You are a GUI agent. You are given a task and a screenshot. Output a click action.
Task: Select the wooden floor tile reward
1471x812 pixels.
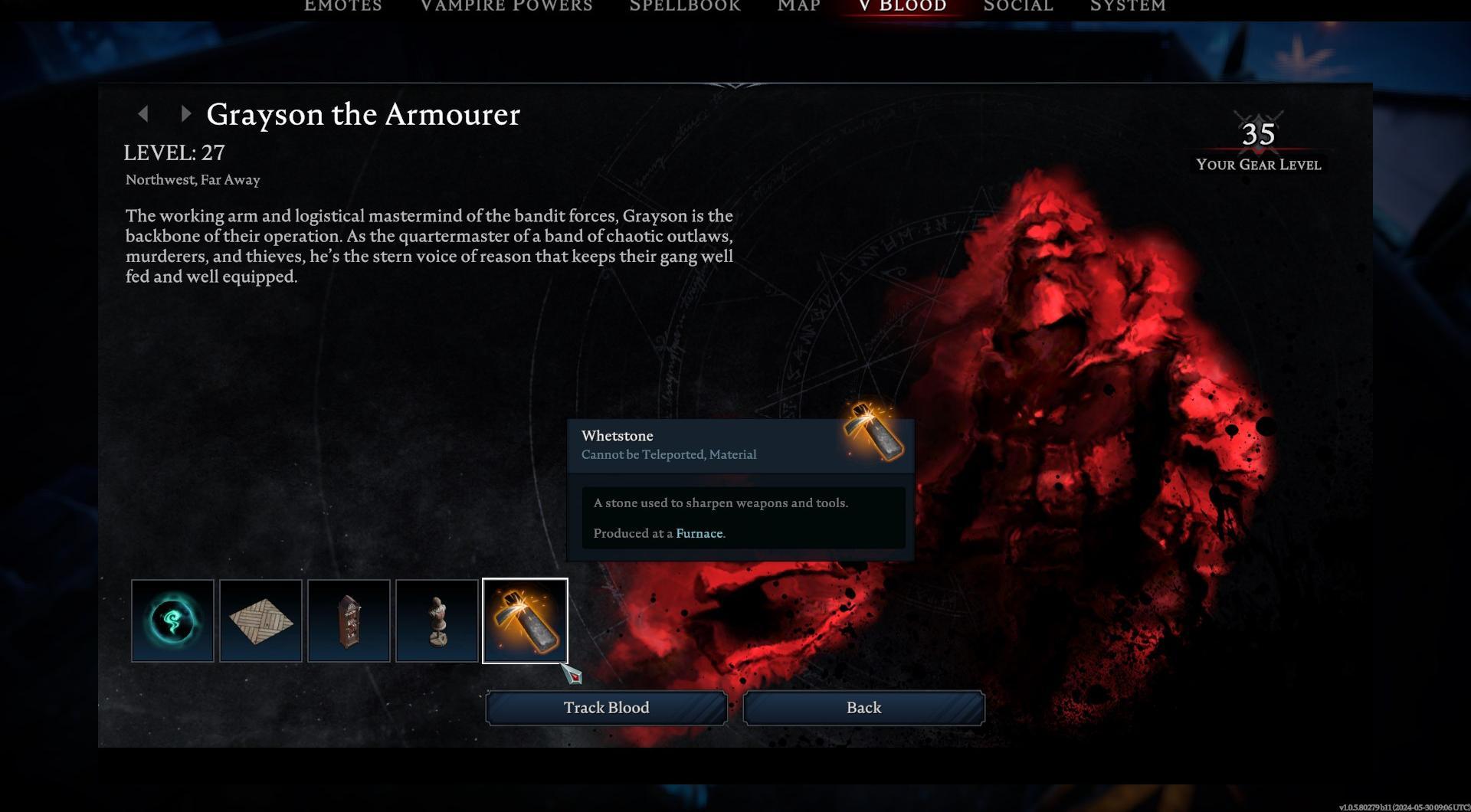pyautogui.click(x=260, y=620)
